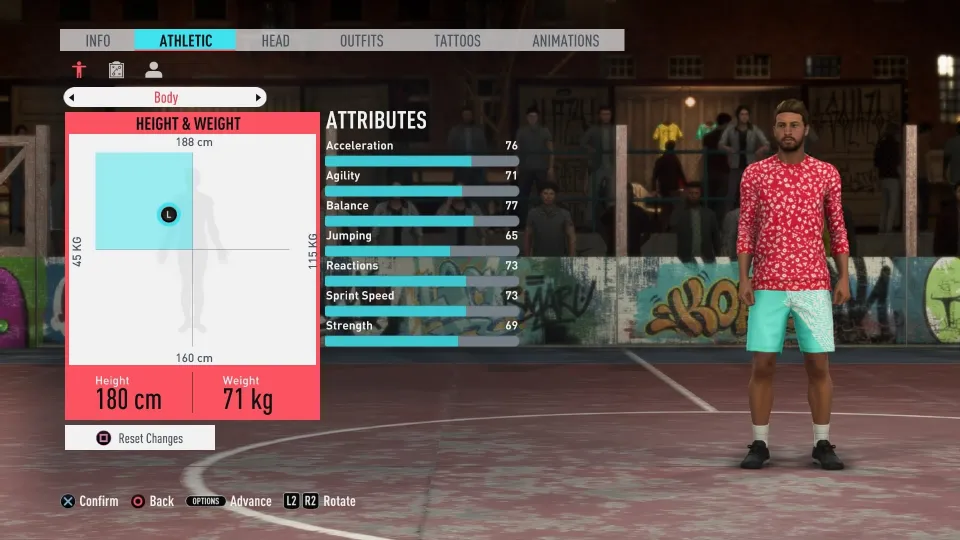Open the tactics clipboard icon section

coord(116,70)
